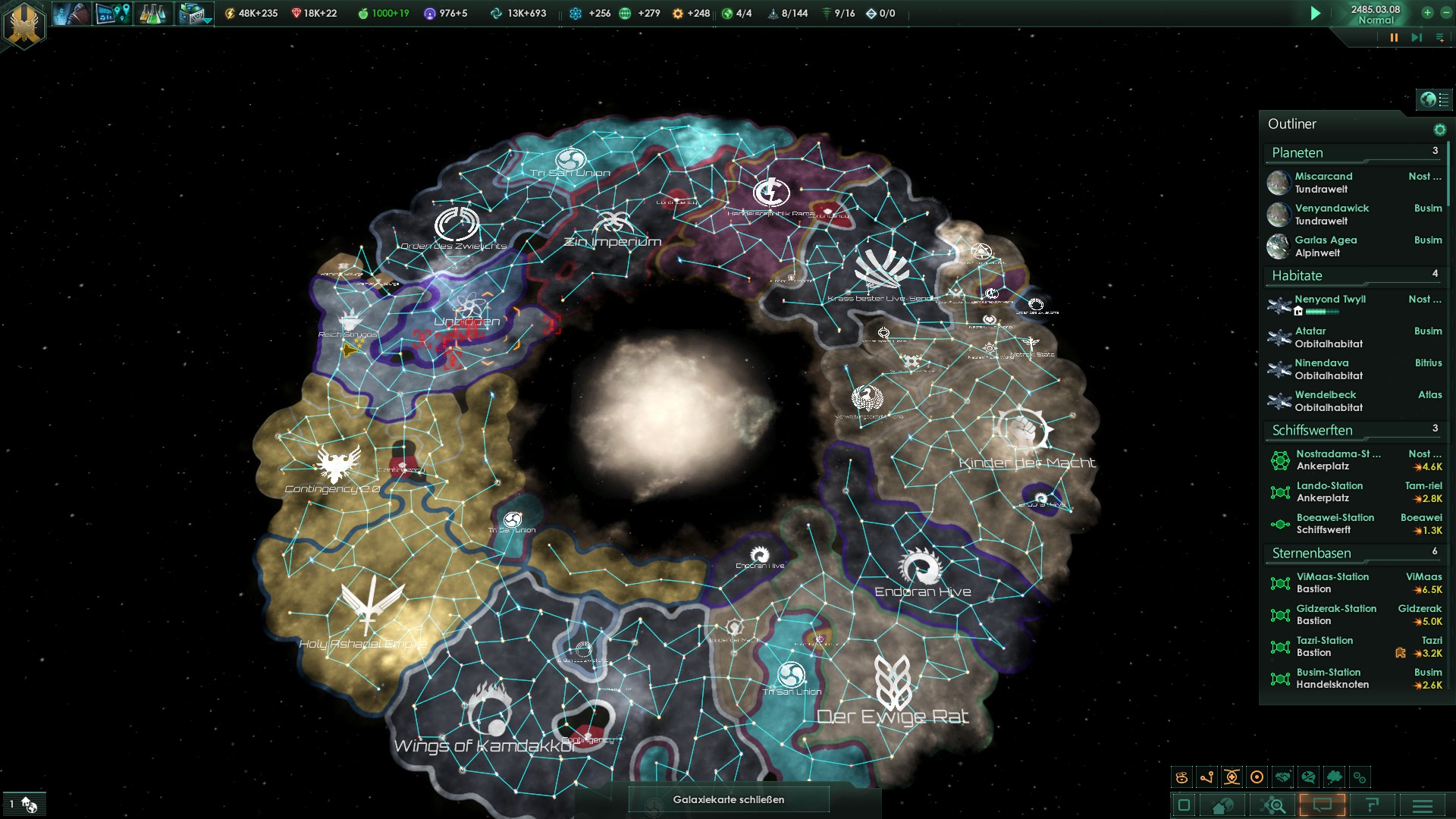Resume game with the play arrow
1456x819 pixels.
pyautogui.click(x=1316, y=14)
